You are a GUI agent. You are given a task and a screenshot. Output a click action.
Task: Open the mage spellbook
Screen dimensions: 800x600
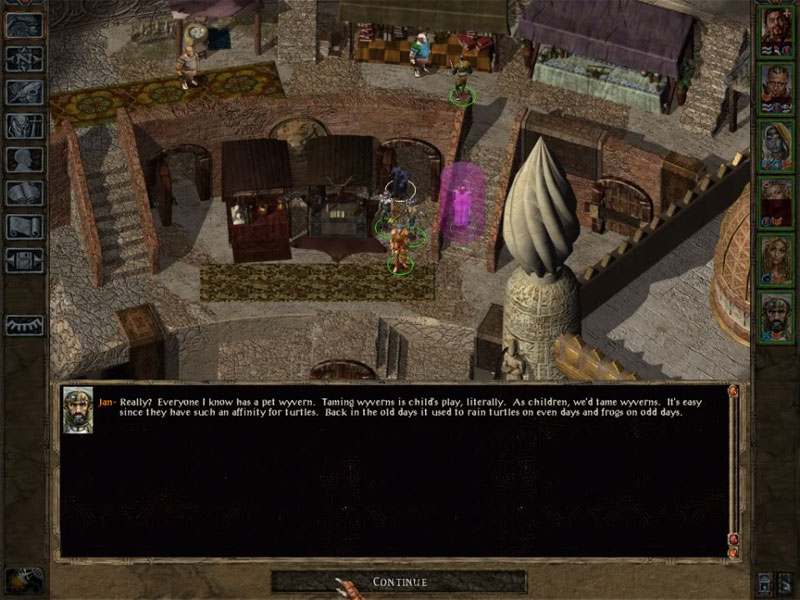(24, 193)
